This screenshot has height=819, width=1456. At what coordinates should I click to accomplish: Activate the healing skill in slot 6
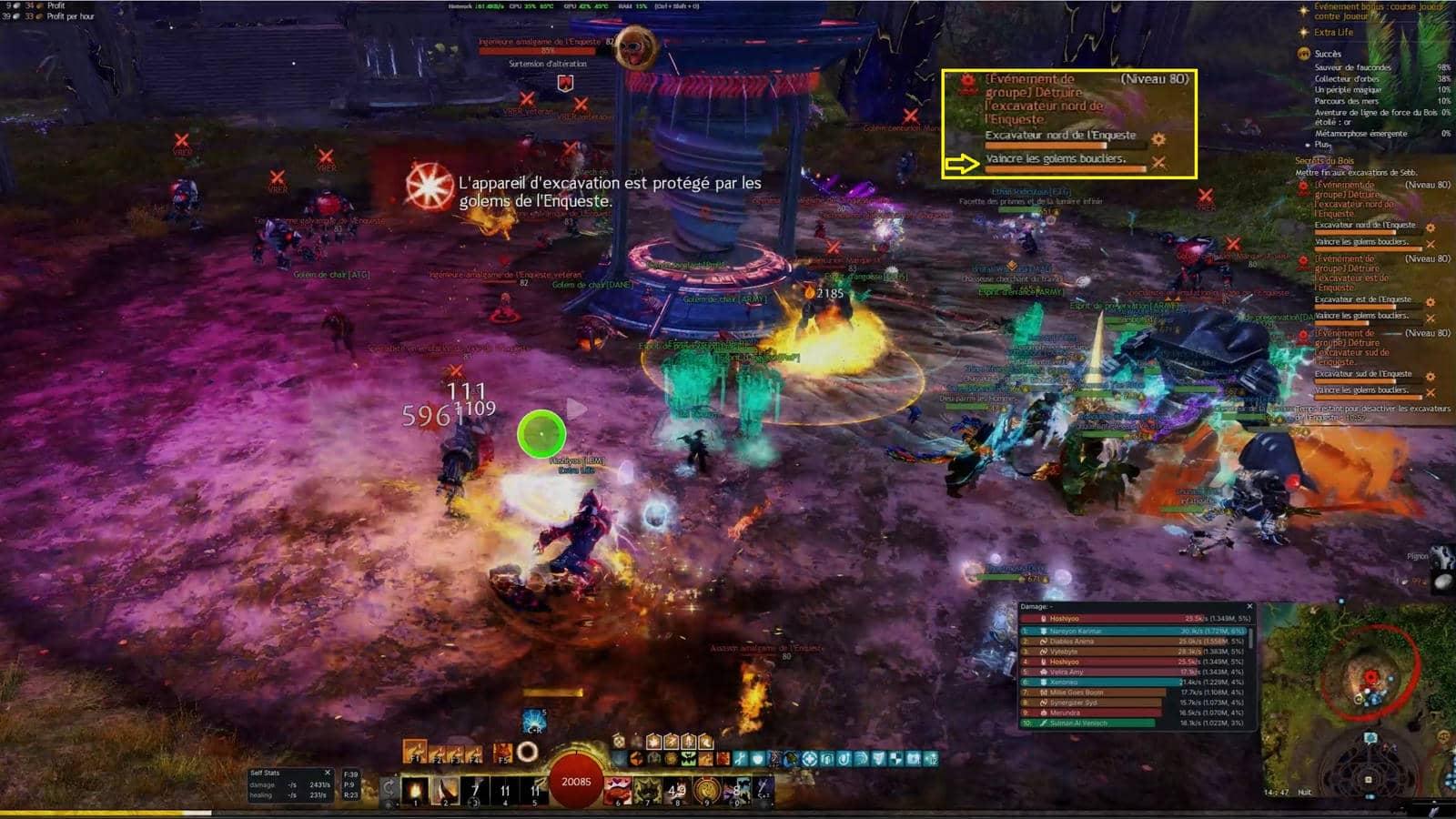tap(618, 789)
